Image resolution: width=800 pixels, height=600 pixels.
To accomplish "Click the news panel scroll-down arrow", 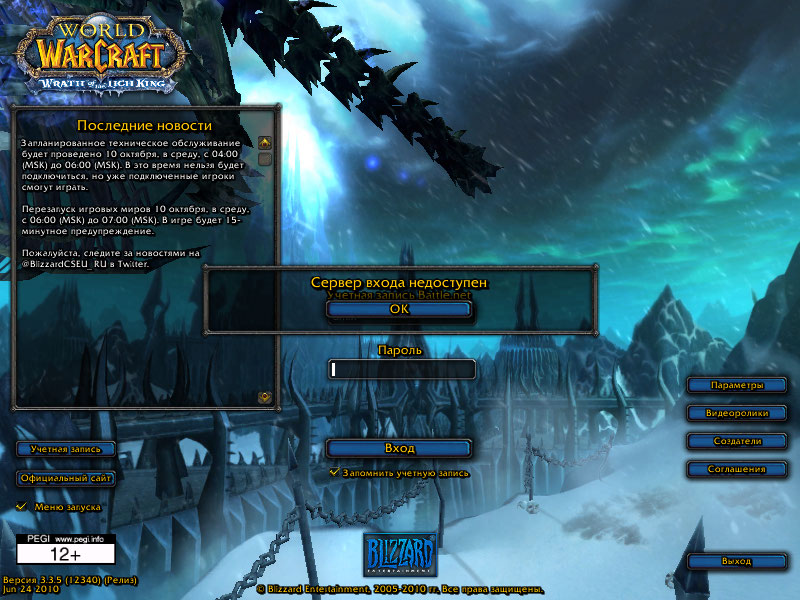I will 265,397.
